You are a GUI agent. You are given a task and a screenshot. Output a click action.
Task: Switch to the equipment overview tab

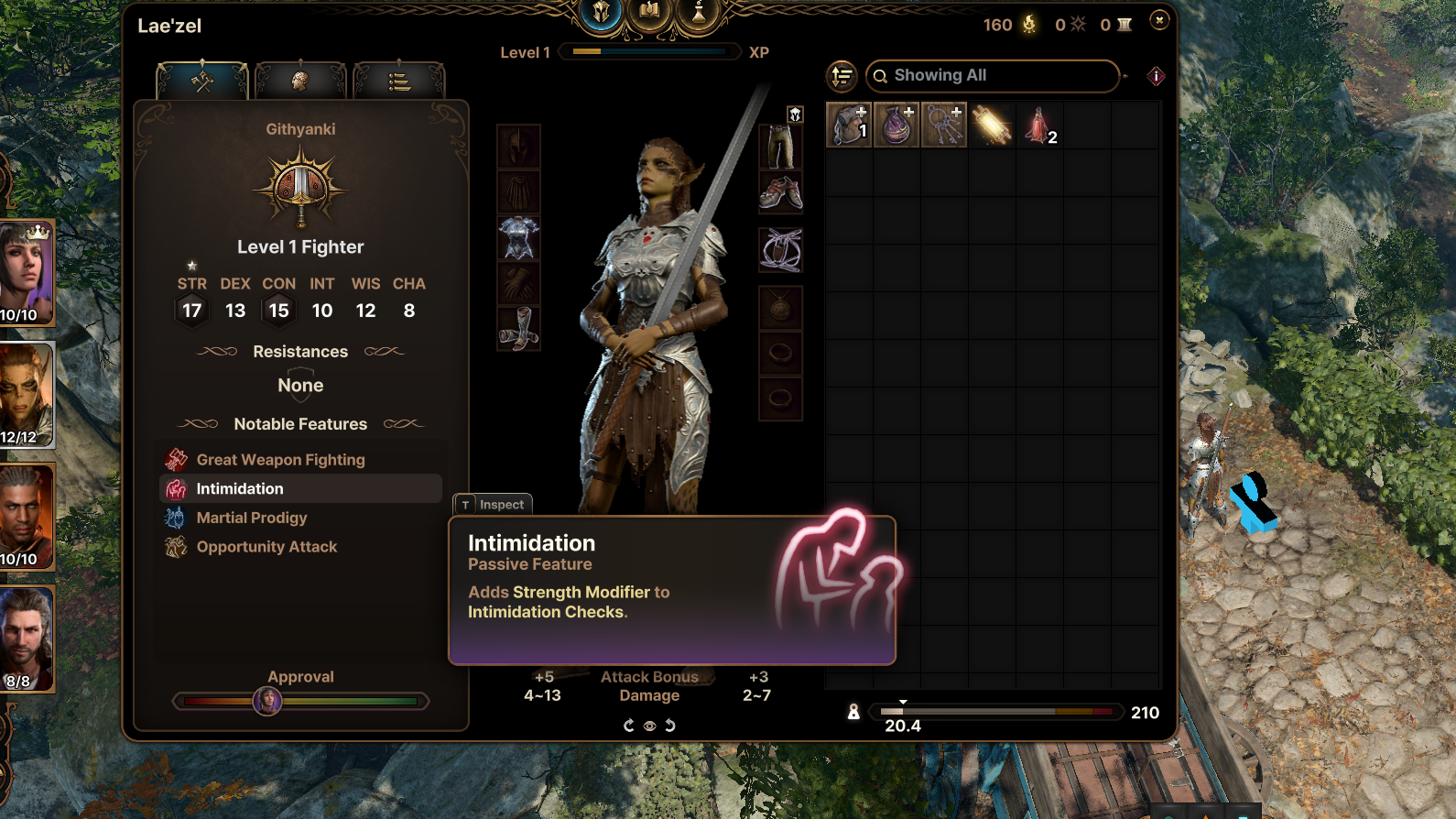203,82
